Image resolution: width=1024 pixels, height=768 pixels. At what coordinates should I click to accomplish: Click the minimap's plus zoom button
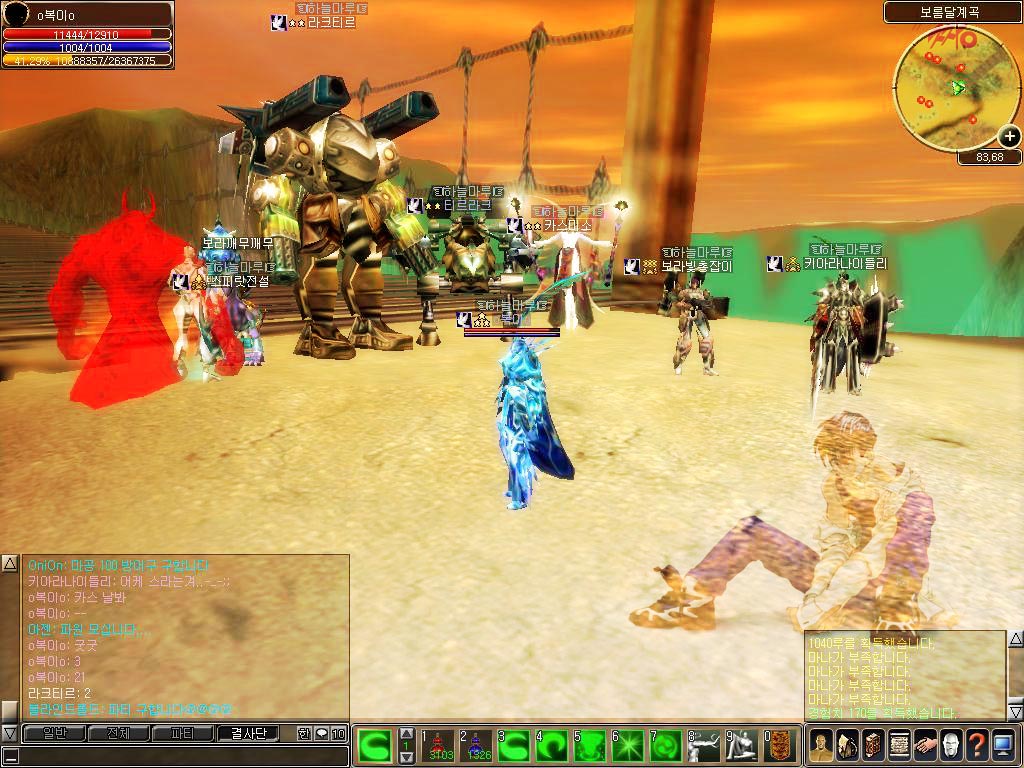click(1009, 138)
